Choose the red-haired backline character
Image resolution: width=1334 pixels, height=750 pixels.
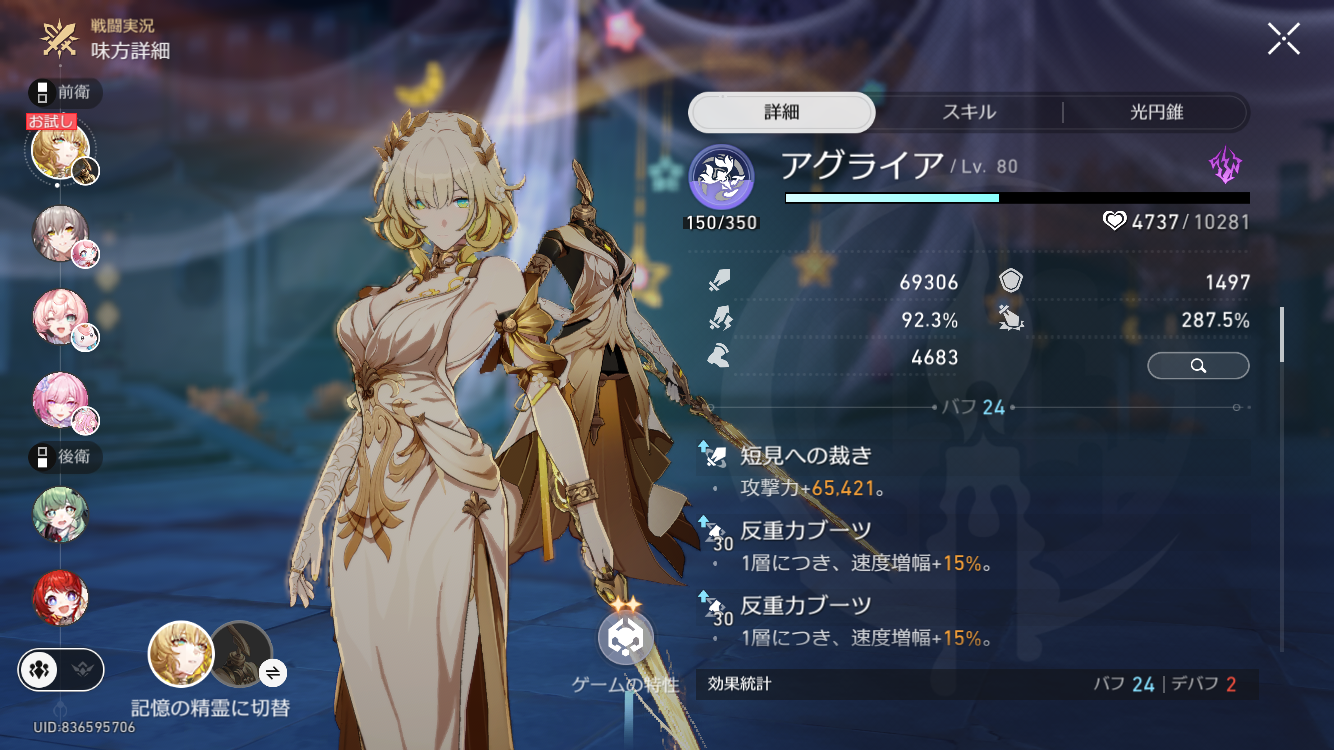(x=60, y=598)
